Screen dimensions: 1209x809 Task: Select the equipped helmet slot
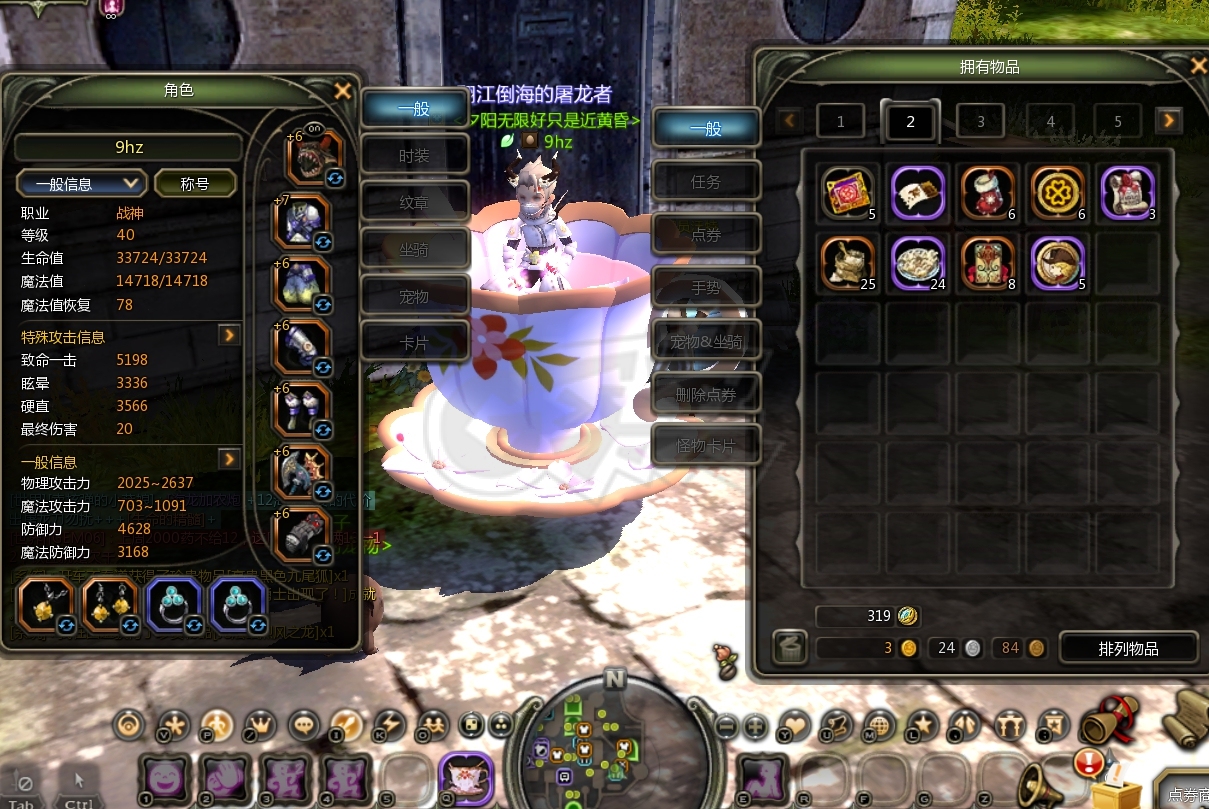click(x=315, y=155)
